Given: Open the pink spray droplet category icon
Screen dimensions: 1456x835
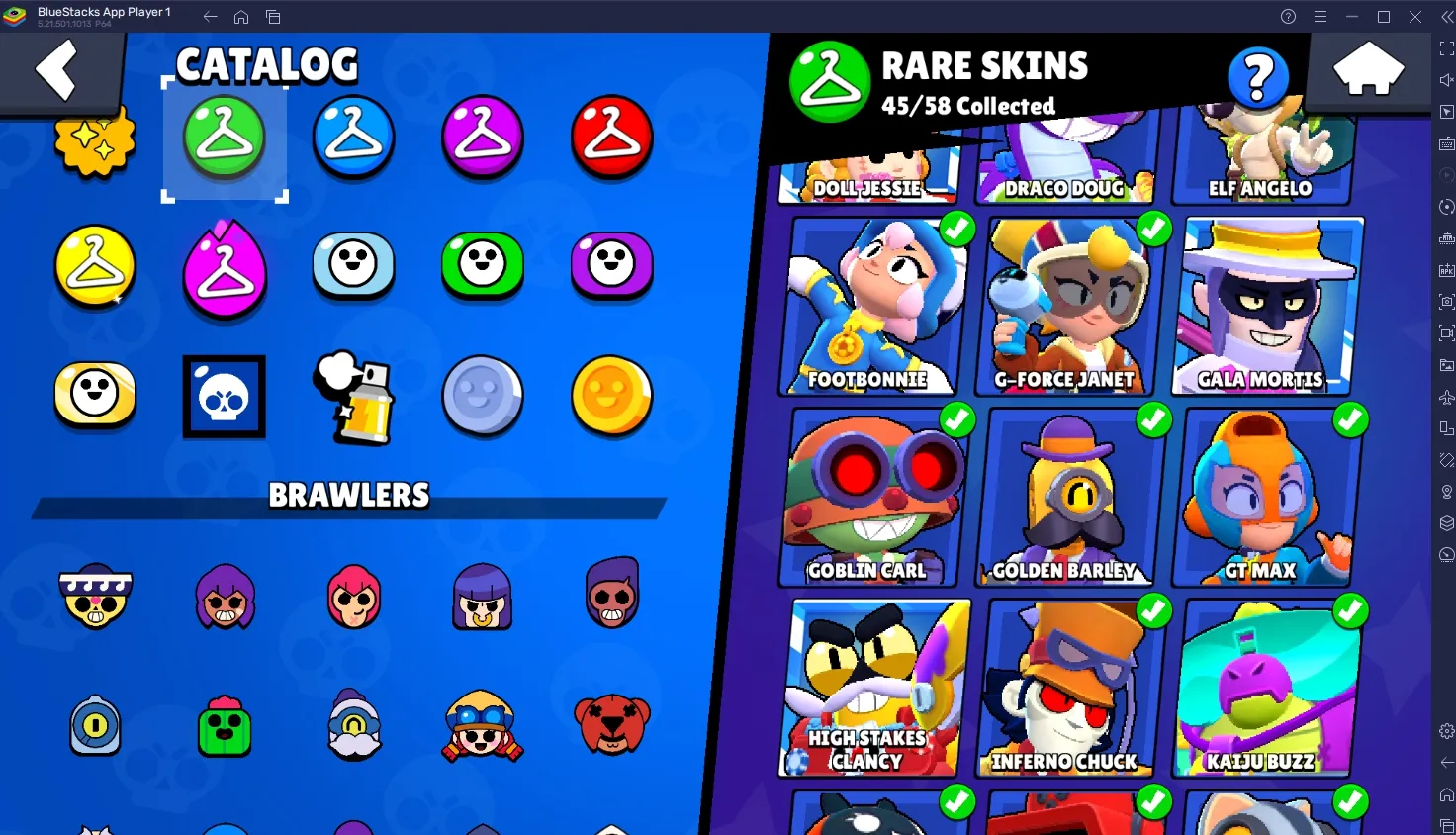Looking at the screenshot, I should click(x=225, y=267).
